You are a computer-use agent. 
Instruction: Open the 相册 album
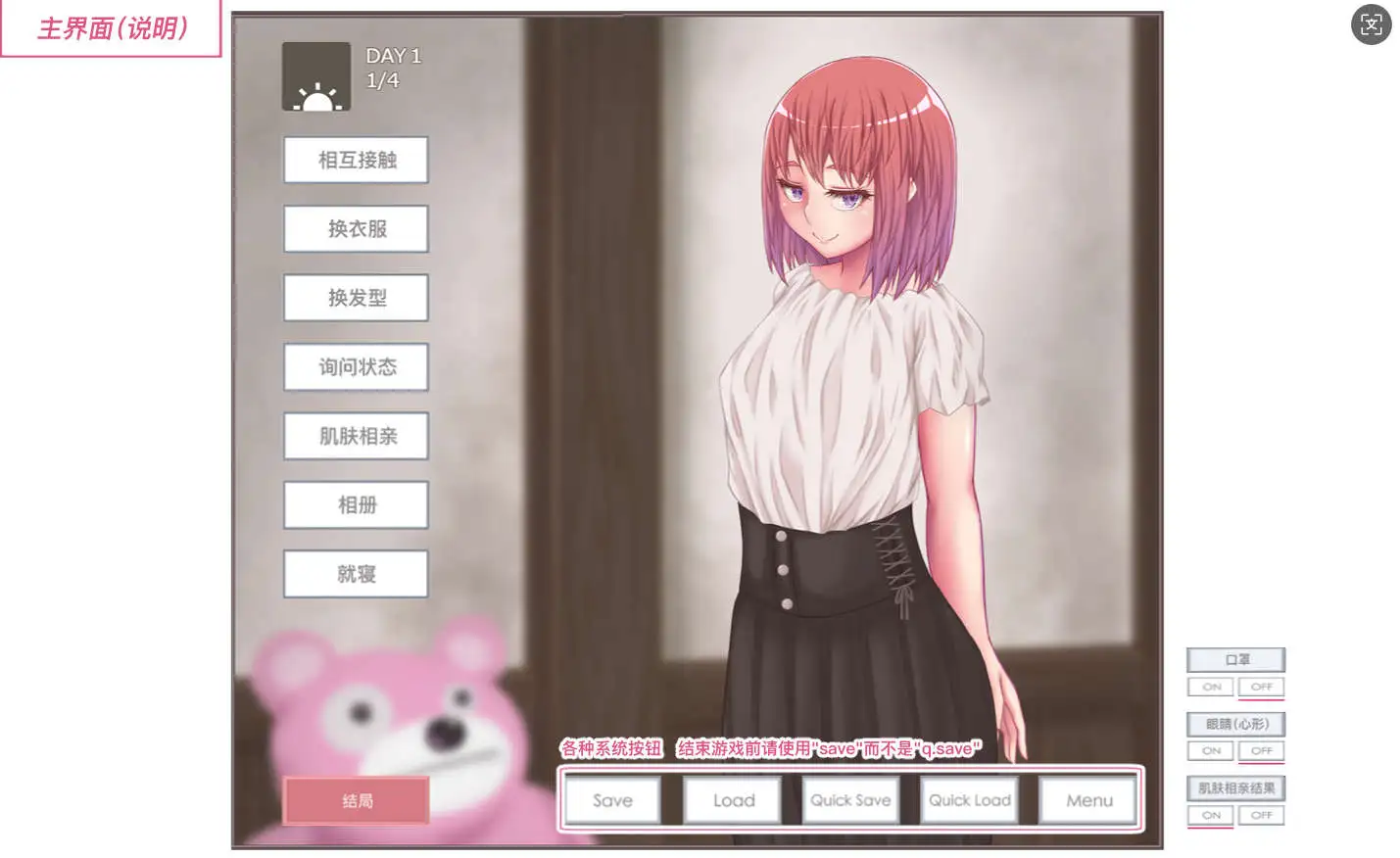pos(355,504)
